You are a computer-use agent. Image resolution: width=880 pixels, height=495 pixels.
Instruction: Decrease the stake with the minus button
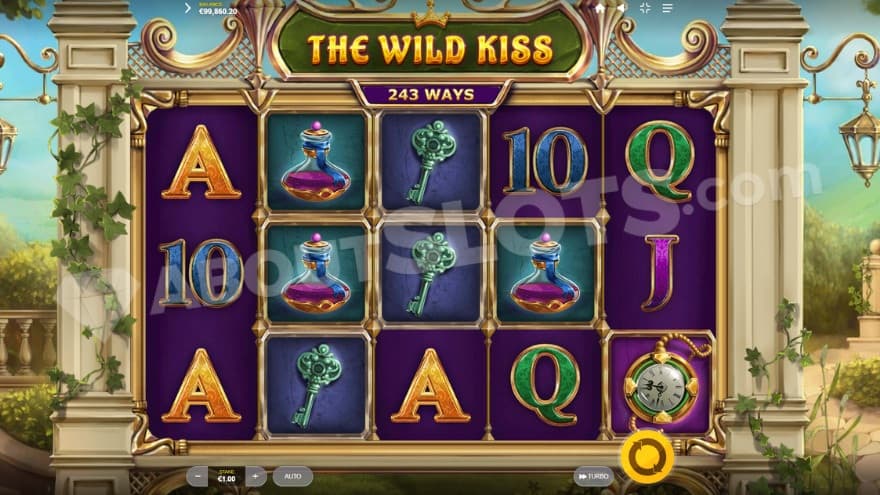click(199, 477)
